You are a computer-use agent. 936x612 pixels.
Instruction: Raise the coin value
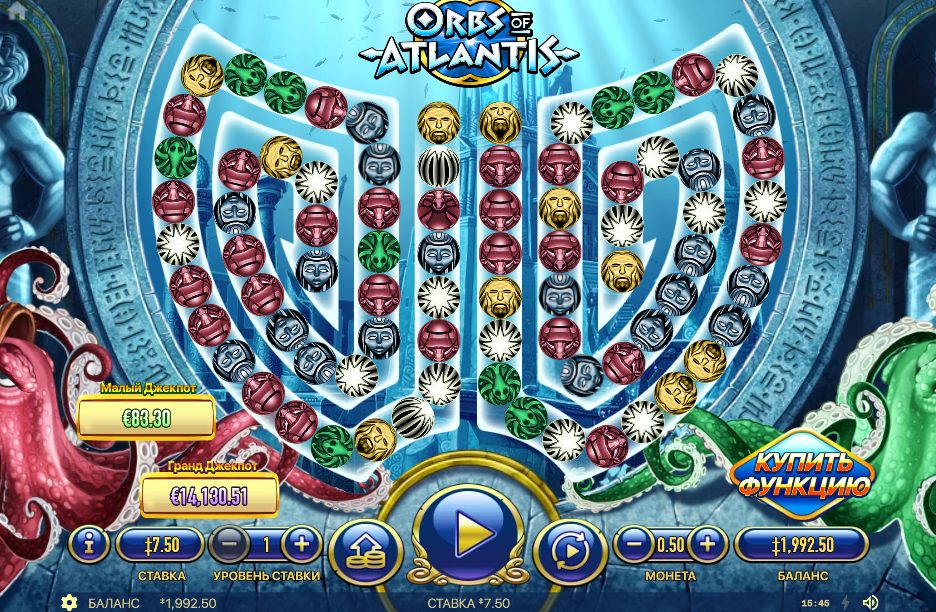pos(707,545)
